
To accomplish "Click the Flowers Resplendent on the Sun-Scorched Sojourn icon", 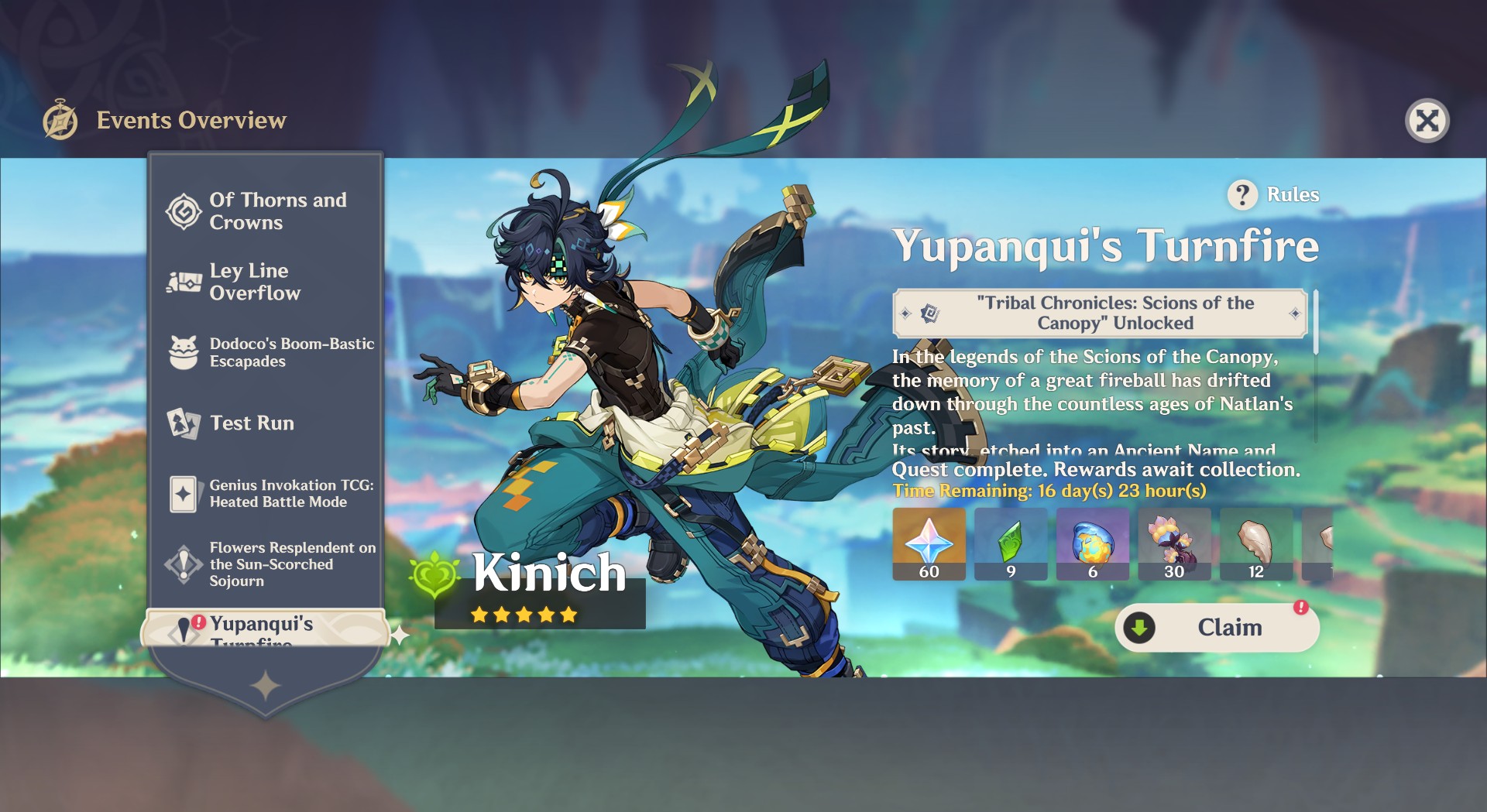I will click(x=182, y=564).
